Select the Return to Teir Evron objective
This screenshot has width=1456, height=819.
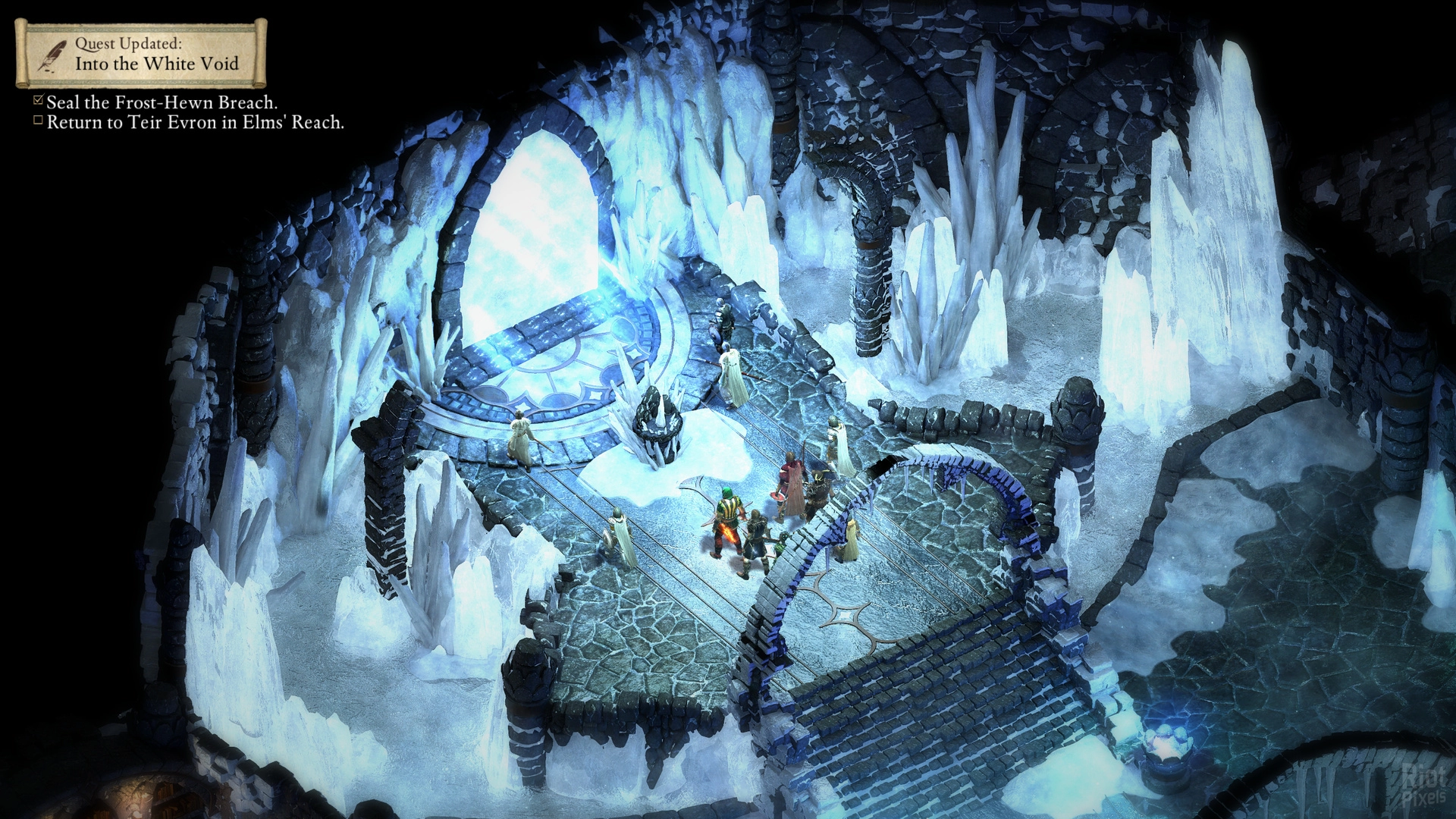(x=195, y=122)
